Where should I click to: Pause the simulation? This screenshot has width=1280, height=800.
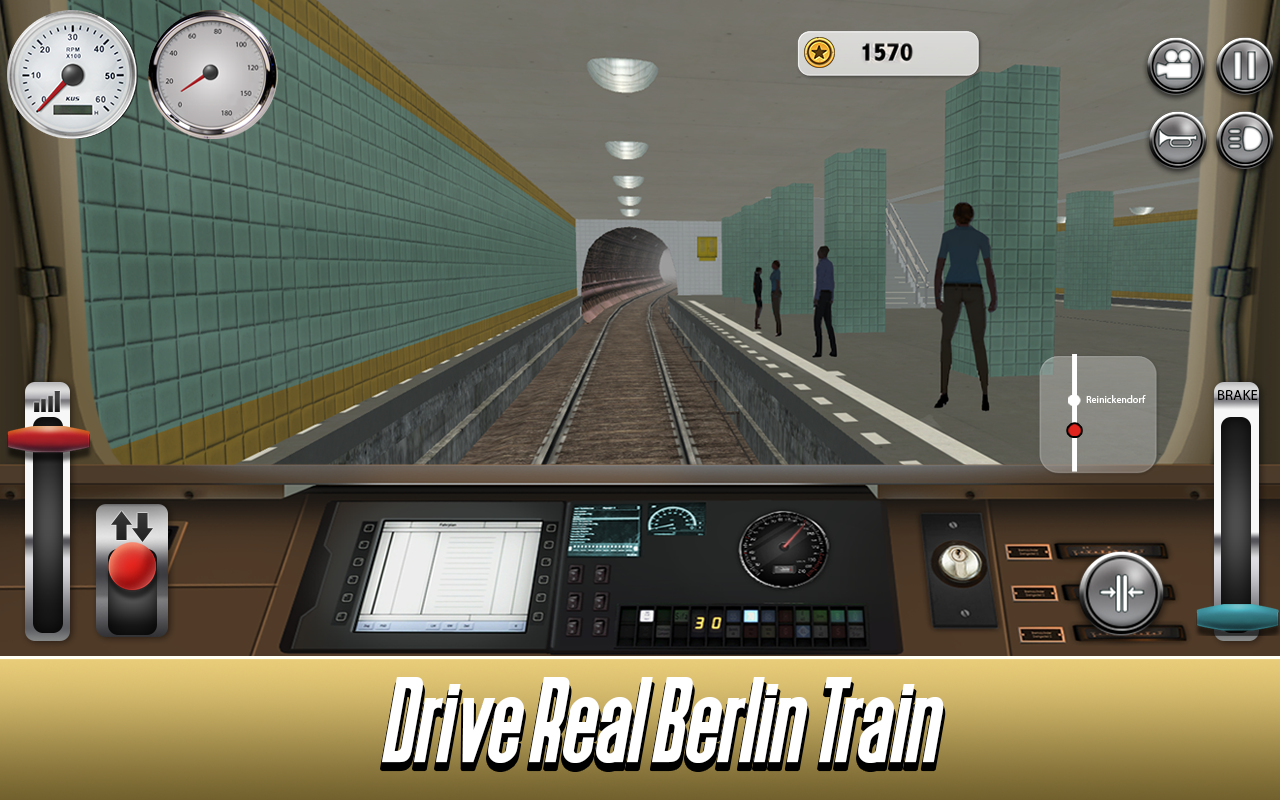tap(1243, 66)
